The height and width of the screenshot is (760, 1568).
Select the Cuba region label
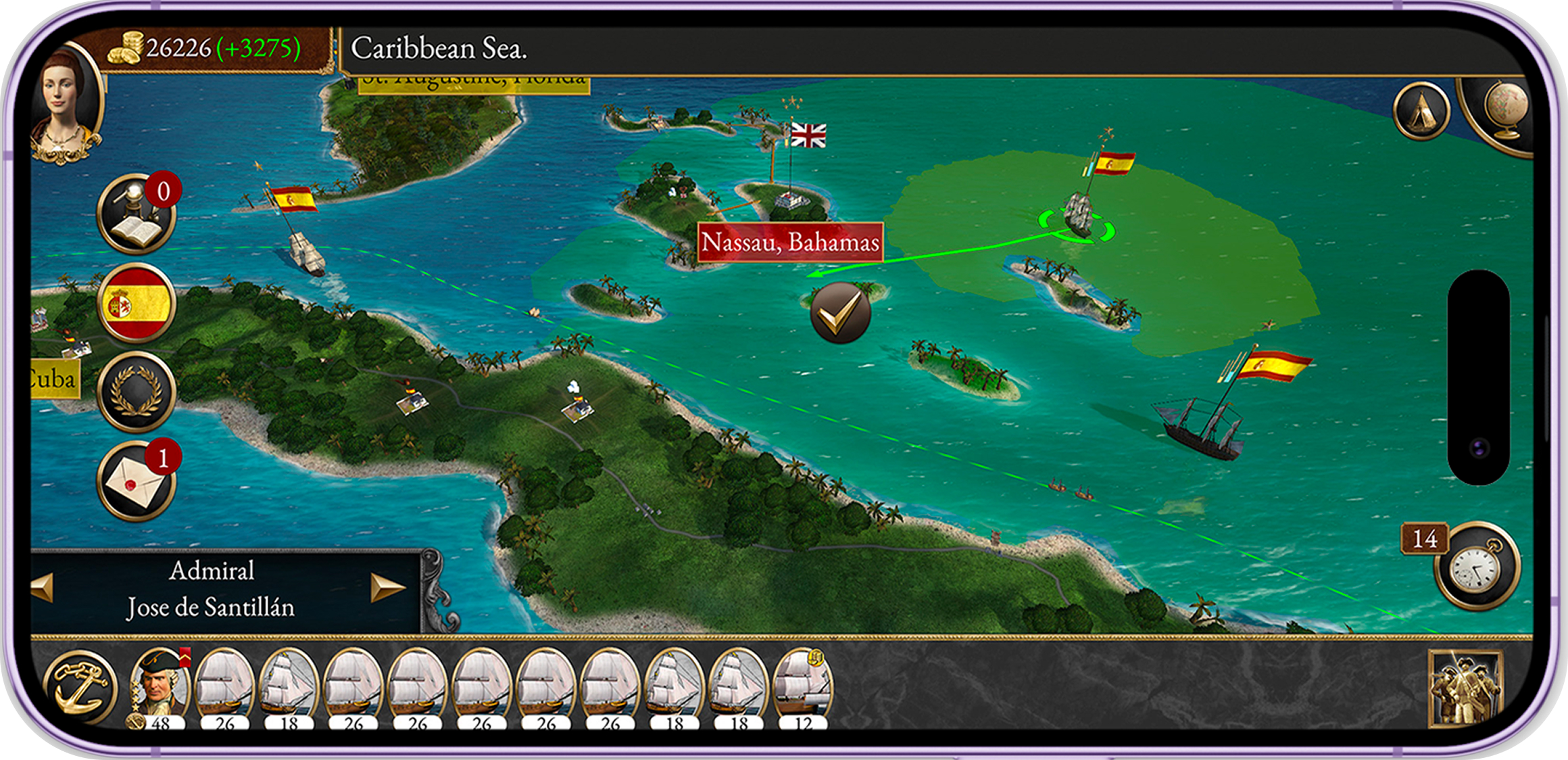pos(54,379)
